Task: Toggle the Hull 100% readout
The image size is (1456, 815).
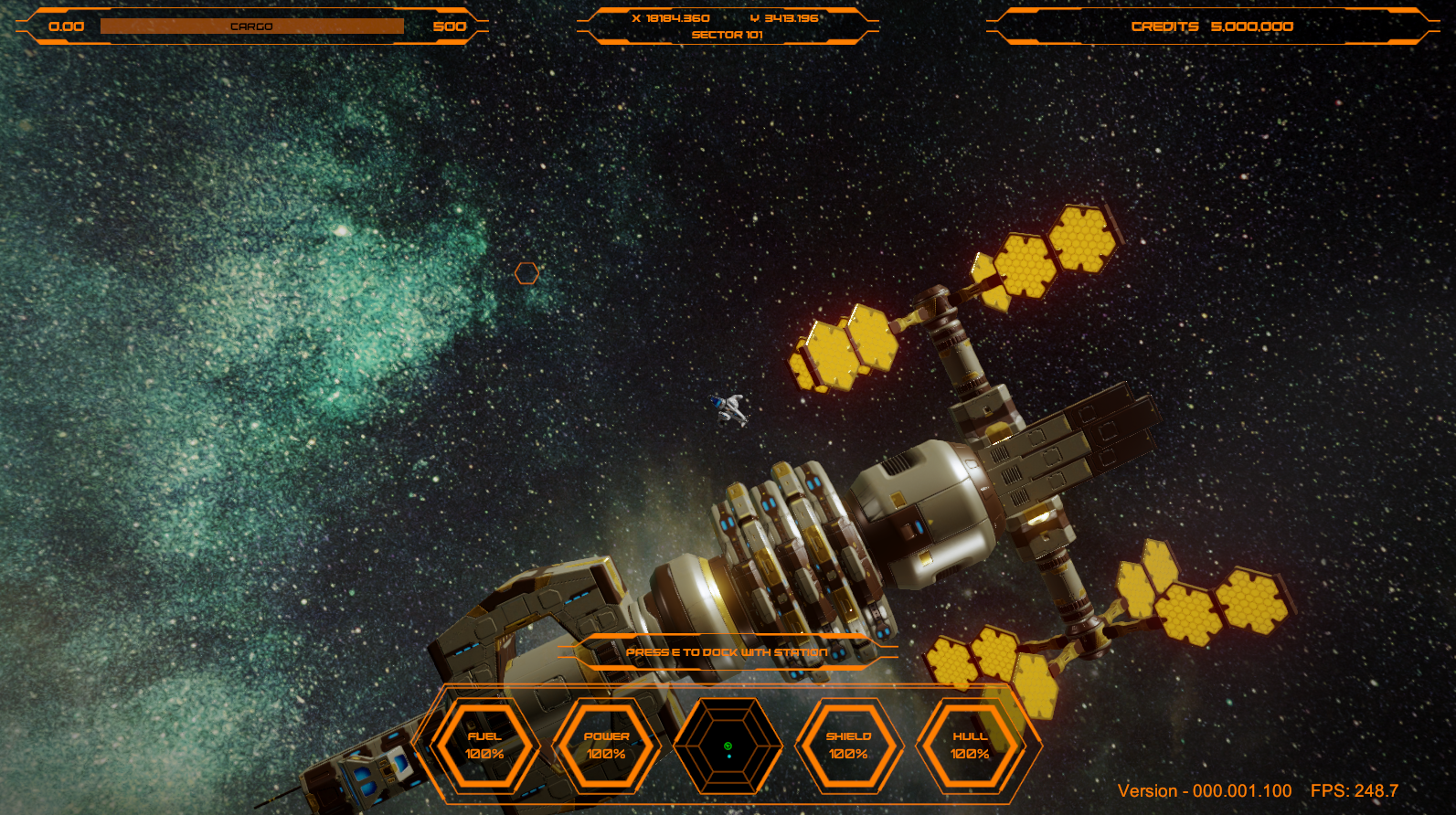Action: 969,756
